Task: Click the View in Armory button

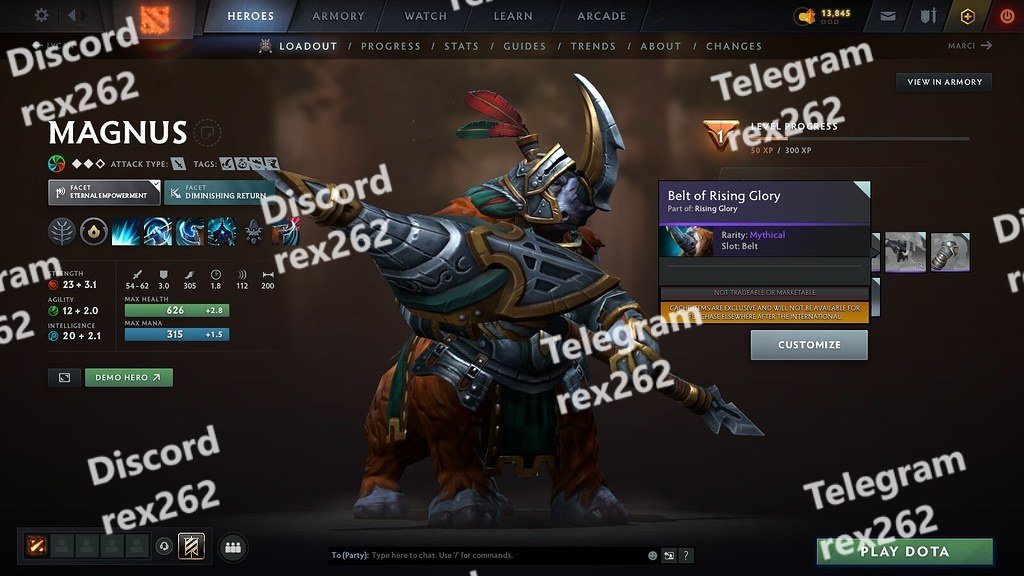Action: [x=944, y=82]
